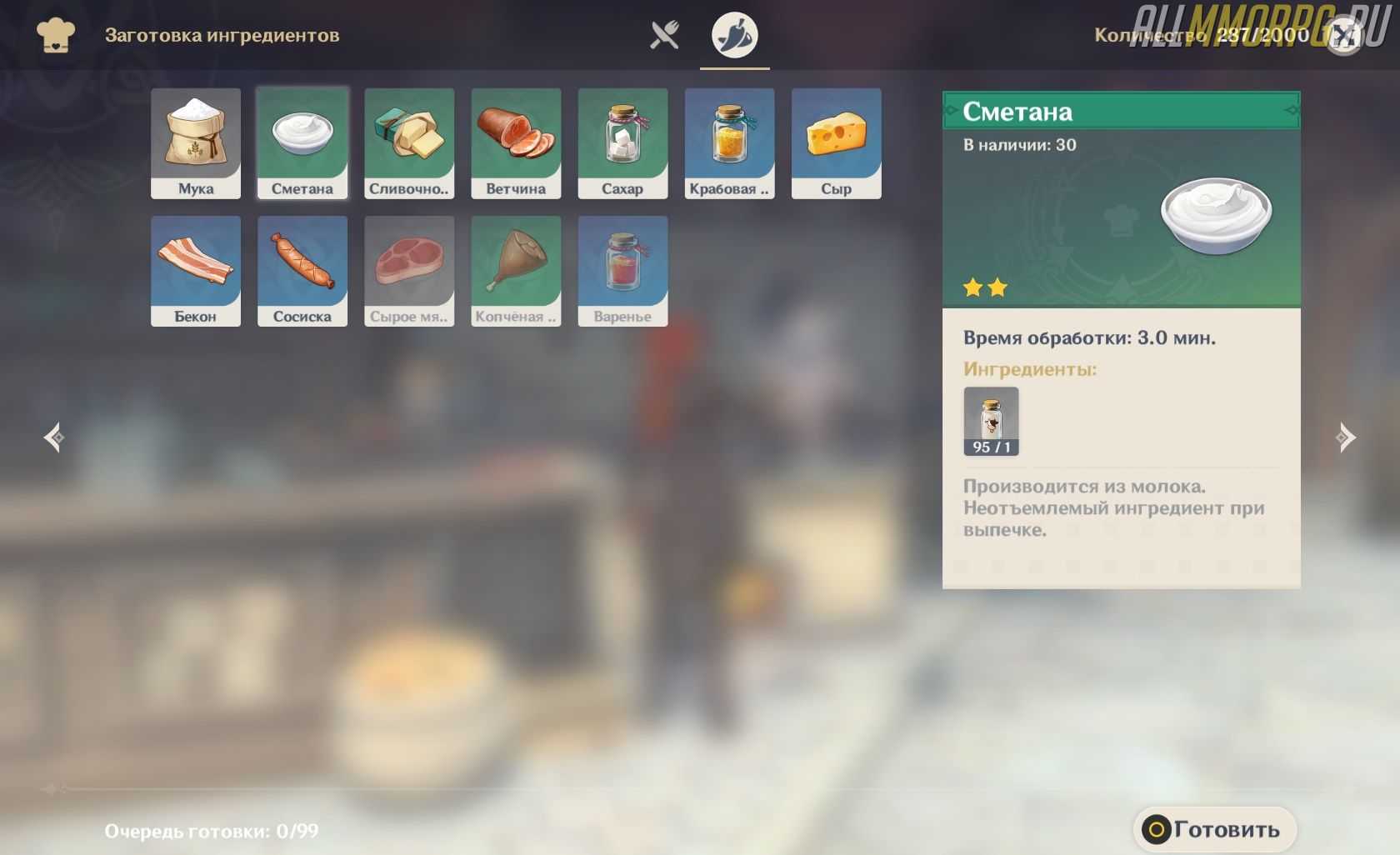Image resolution: width=1400 pixels, height=855 pixels.
Task: Open the ingredient processing tab
Action: coord(734,35)
